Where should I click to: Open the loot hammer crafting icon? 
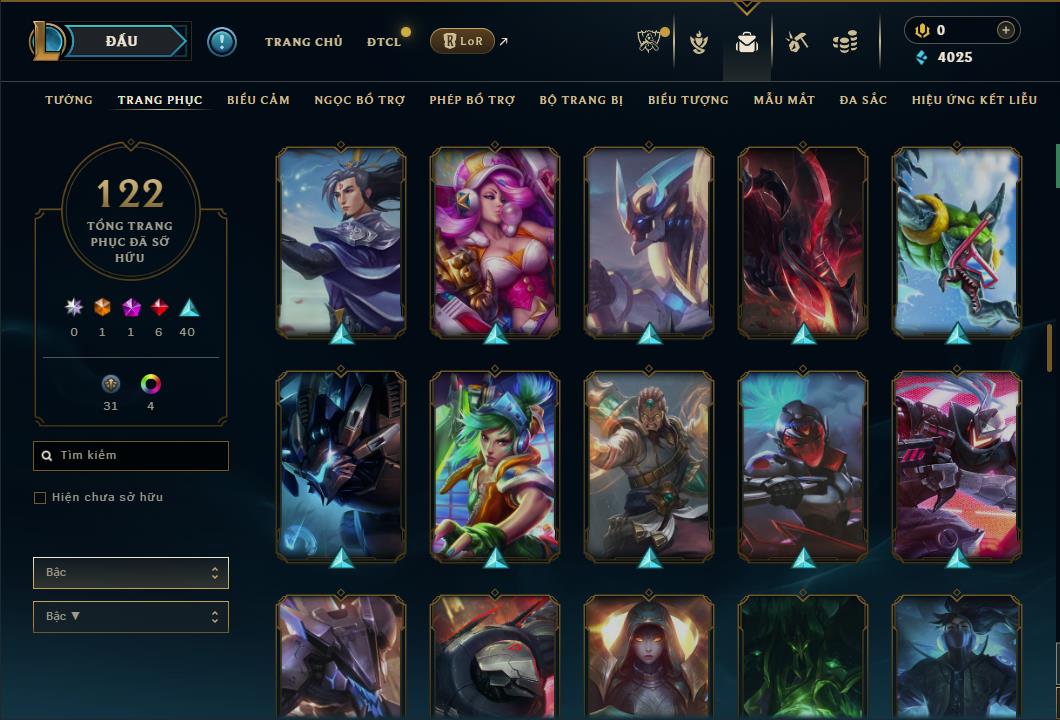click(x=796, y=42)
